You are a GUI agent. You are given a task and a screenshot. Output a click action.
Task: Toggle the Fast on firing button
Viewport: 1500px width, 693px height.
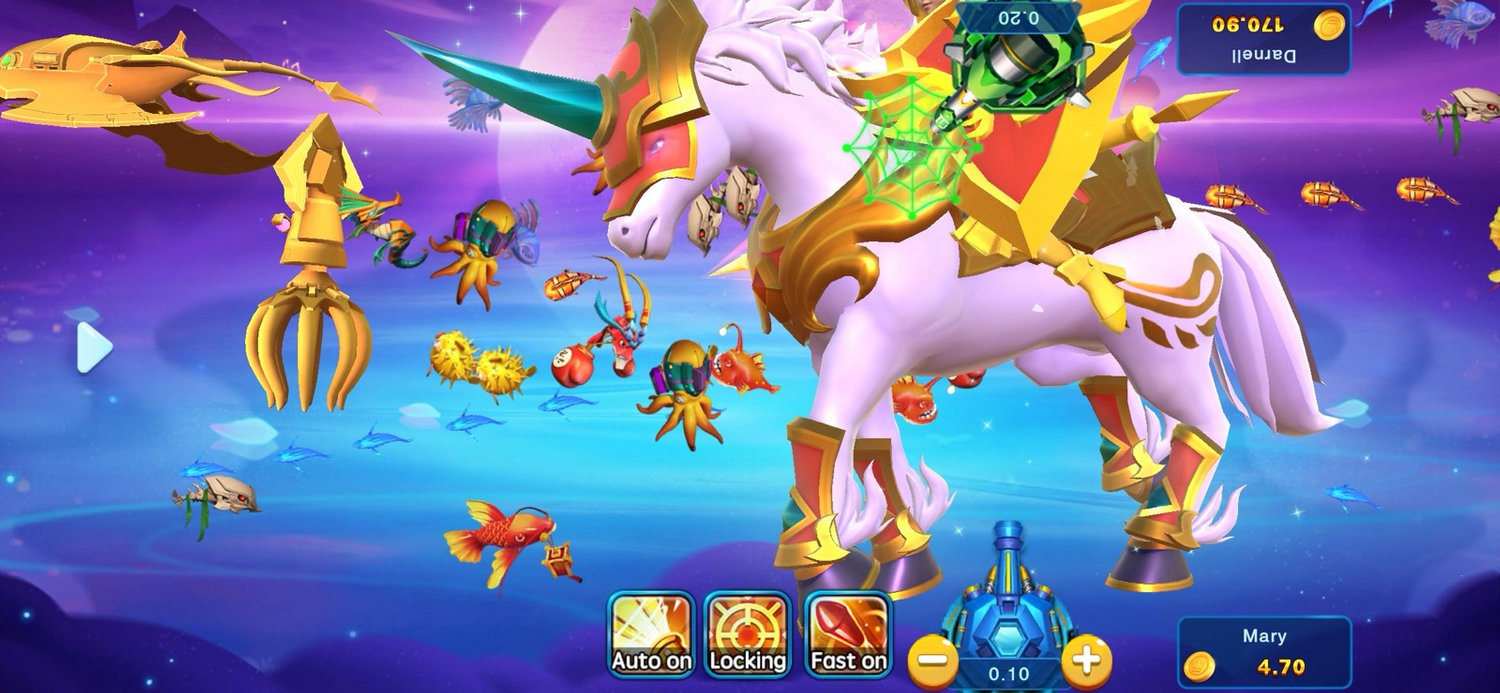847,635
